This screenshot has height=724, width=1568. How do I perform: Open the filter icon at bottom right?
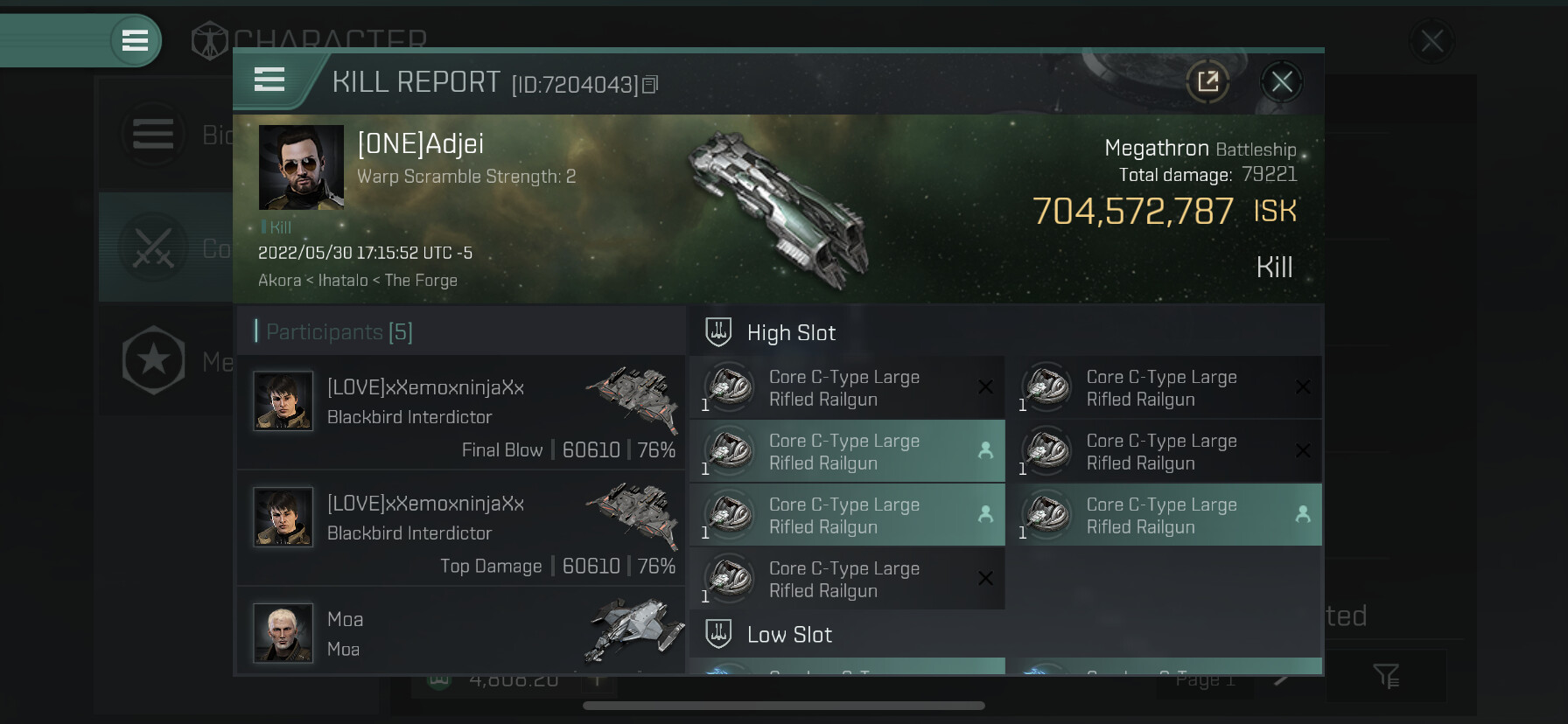coord(1385,675)
